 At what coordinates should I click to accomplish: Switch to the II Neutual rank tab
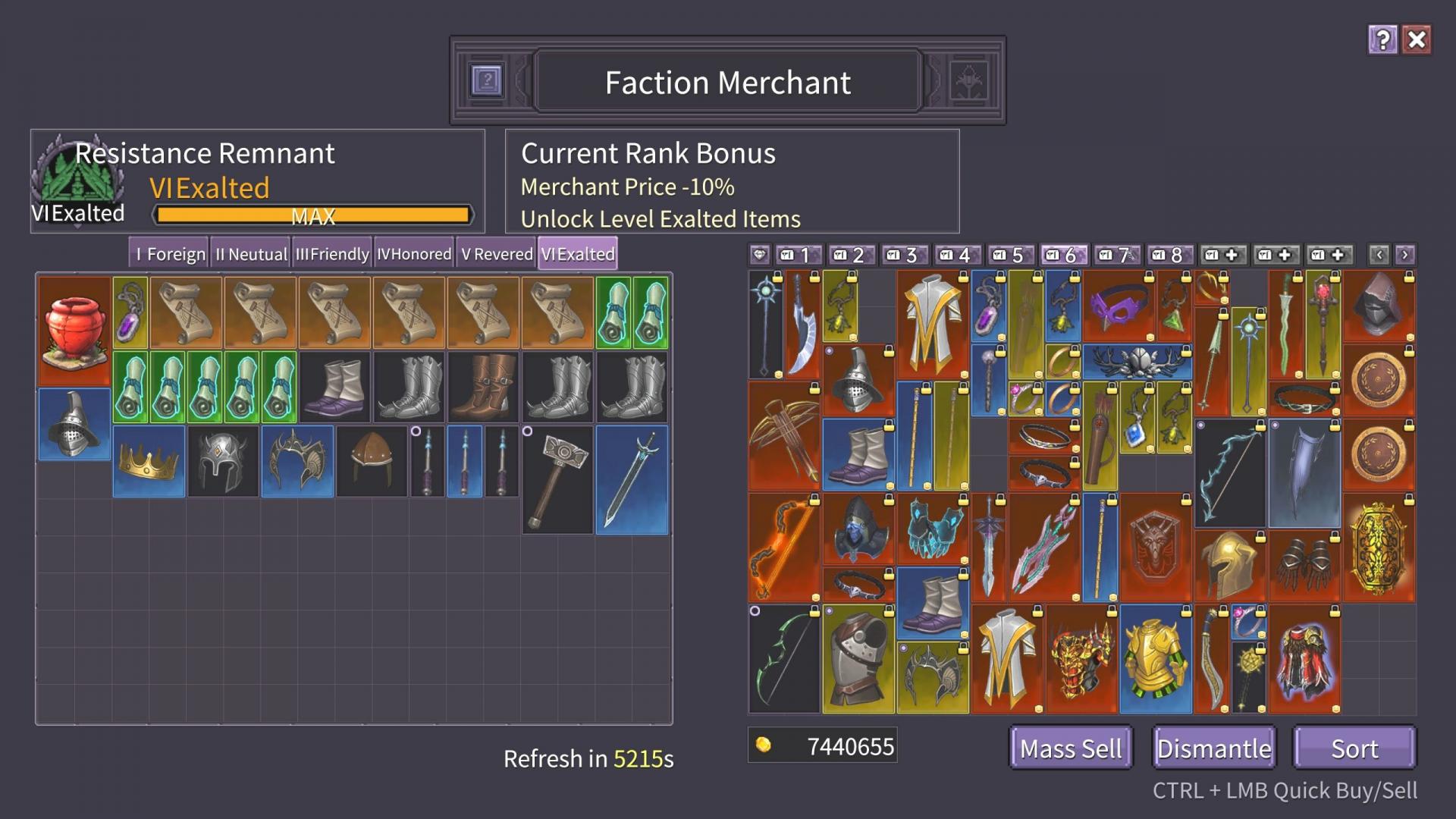point(251,254)
